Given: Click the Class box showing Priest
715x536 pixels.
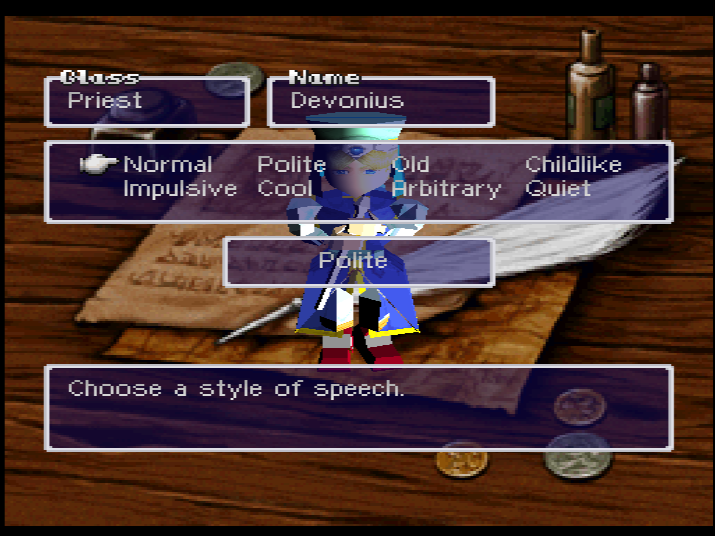Looking at the screenshot, I should pos(146,102).
